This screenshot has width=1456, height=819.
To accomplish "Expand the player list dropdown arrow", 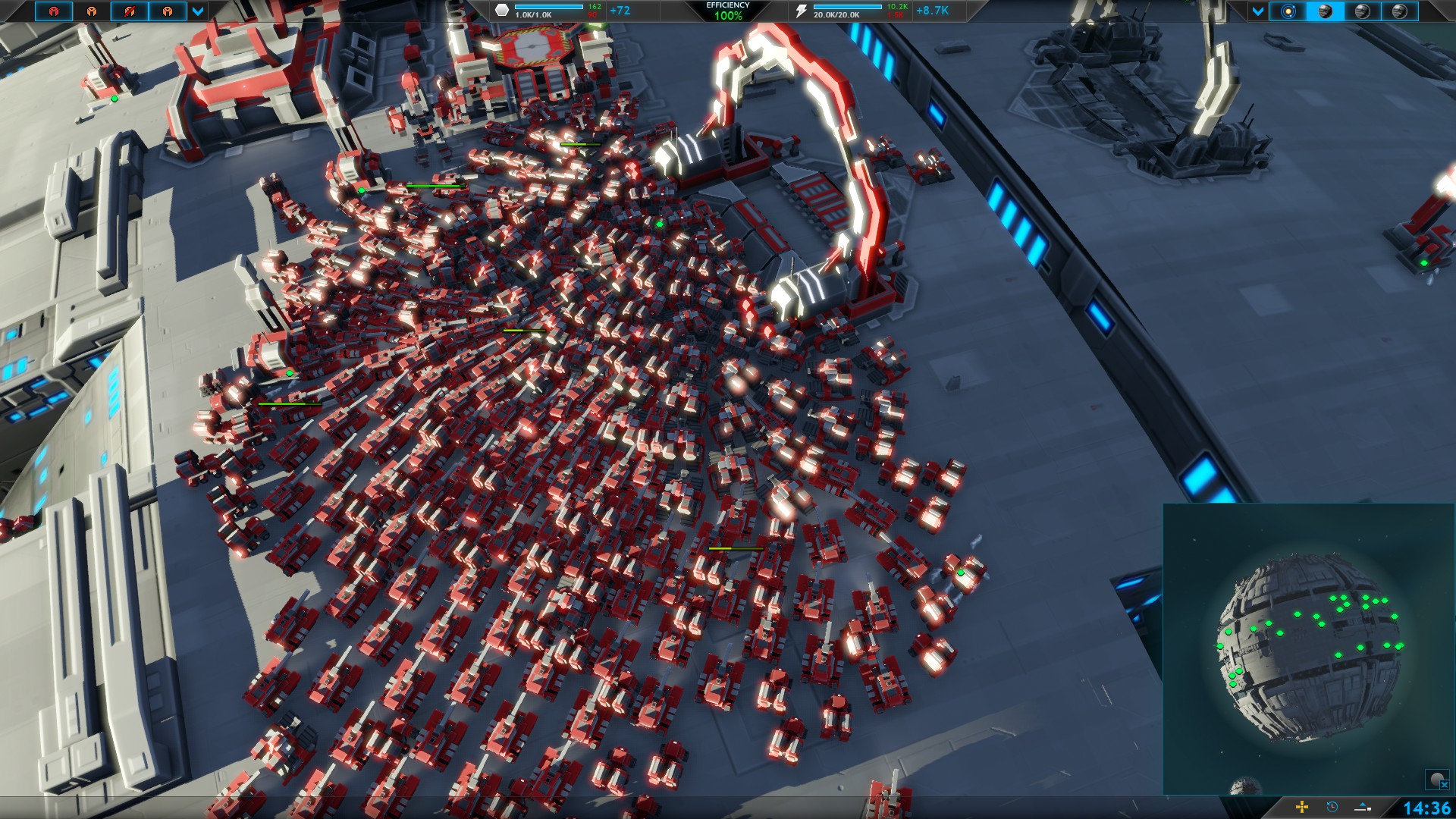I will (x=198, y=11).
